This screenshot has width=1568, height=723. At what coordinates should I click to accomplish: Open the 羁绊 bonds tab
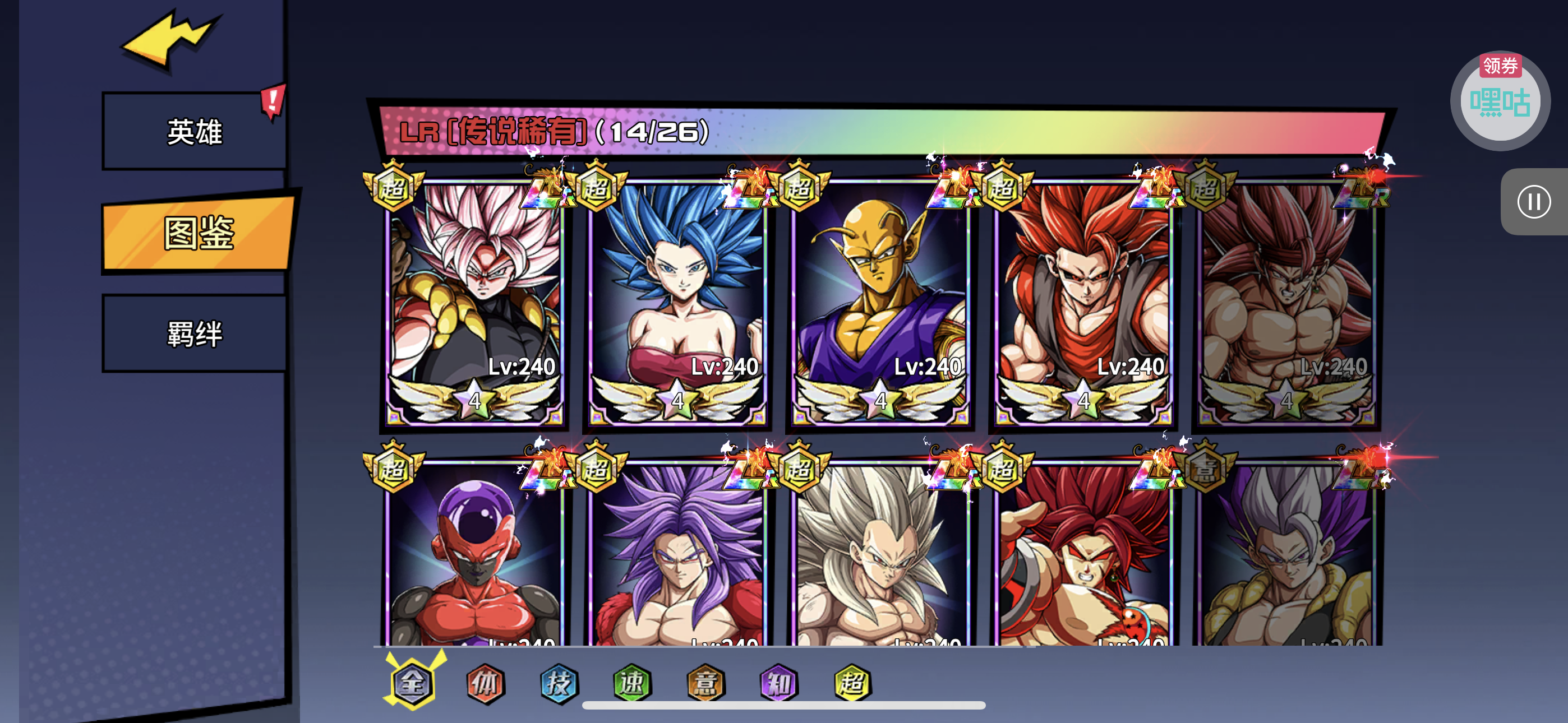click(195, 333)
